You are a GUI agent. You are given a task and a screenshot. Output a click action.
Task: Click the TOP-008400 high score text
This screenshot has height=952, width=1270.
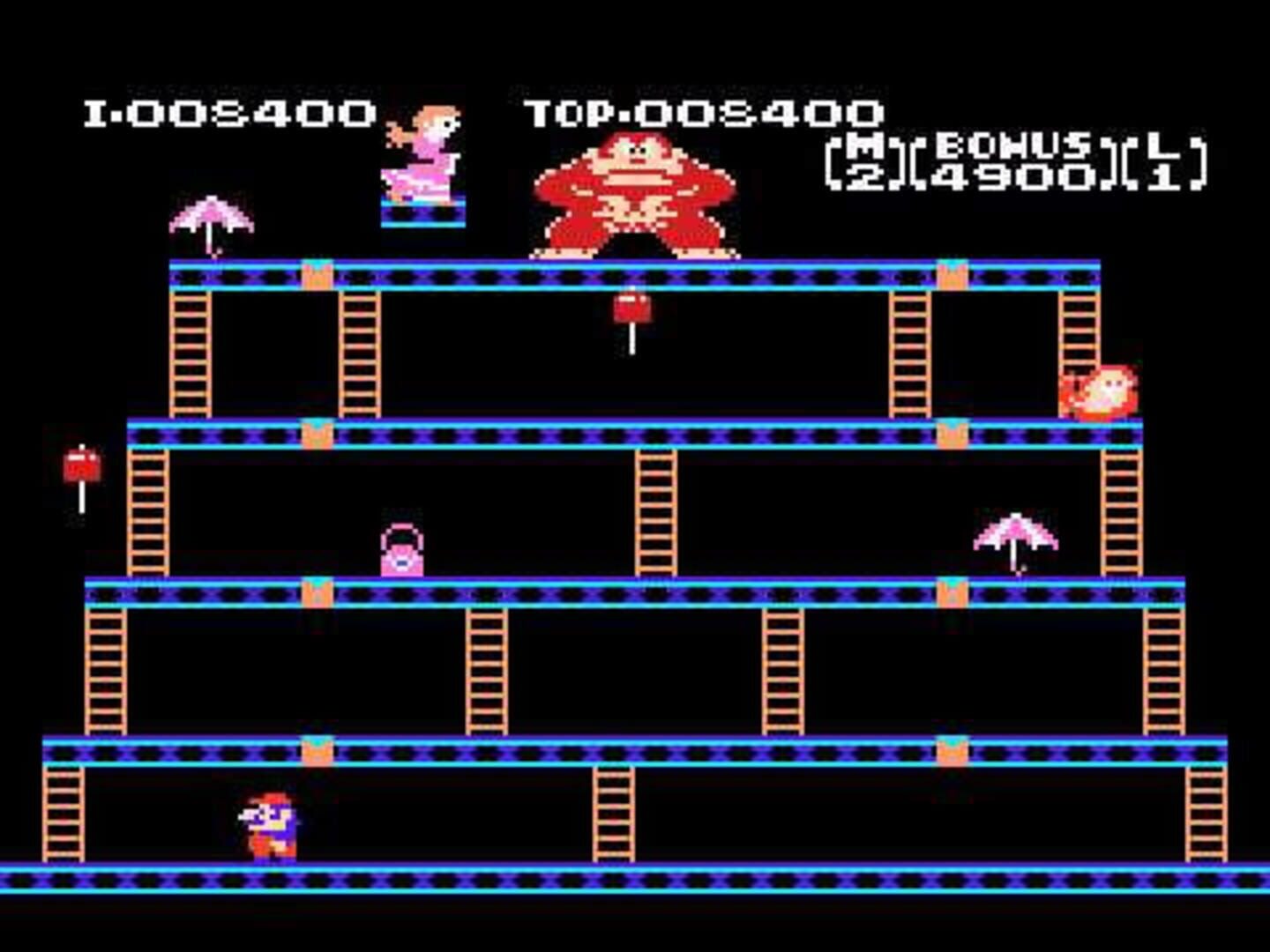pyautogui.click(x=701, y=113)
